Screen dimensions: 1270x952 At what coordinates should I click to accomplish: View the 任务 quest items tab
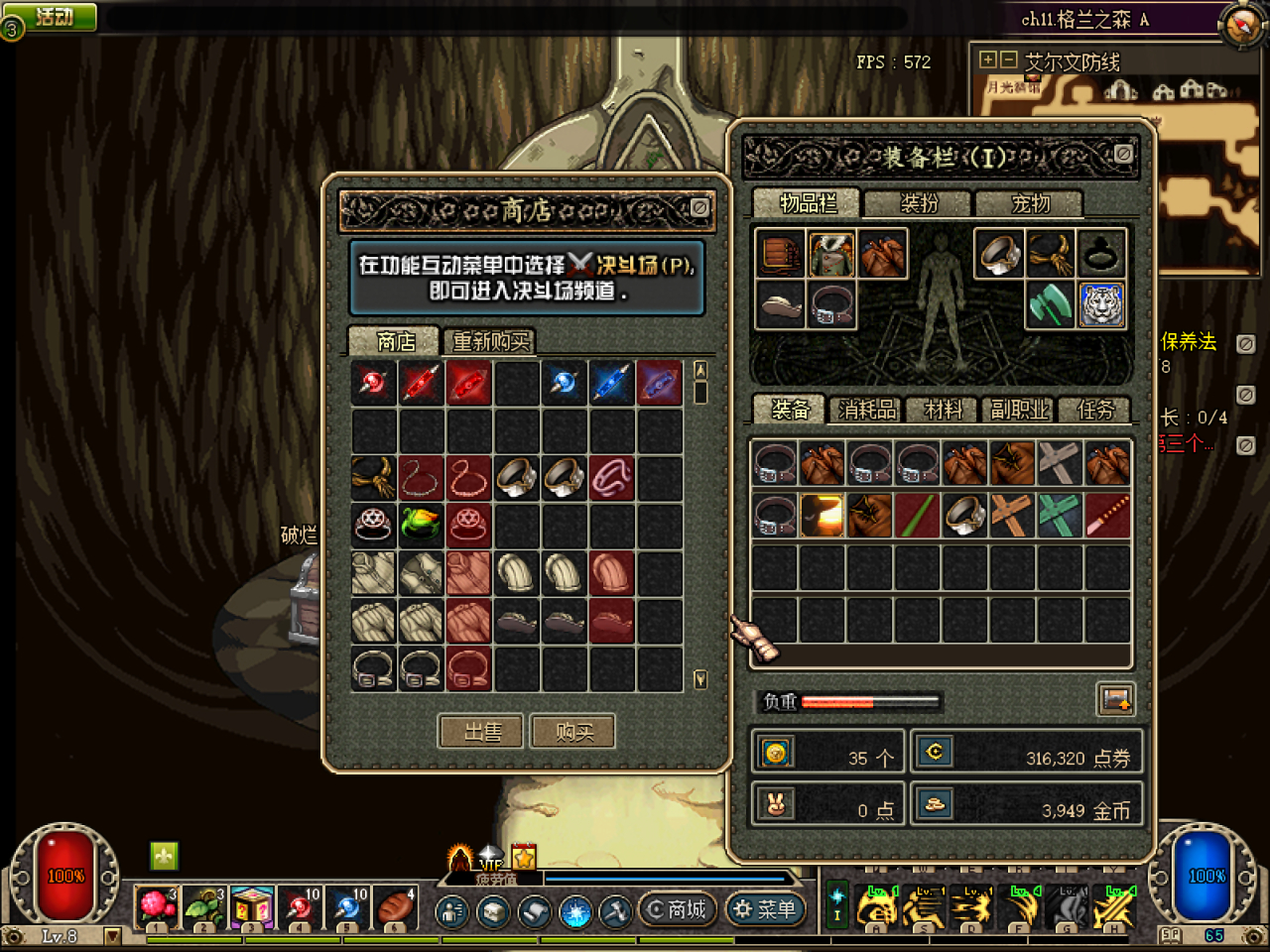[x=1095, y=410]
